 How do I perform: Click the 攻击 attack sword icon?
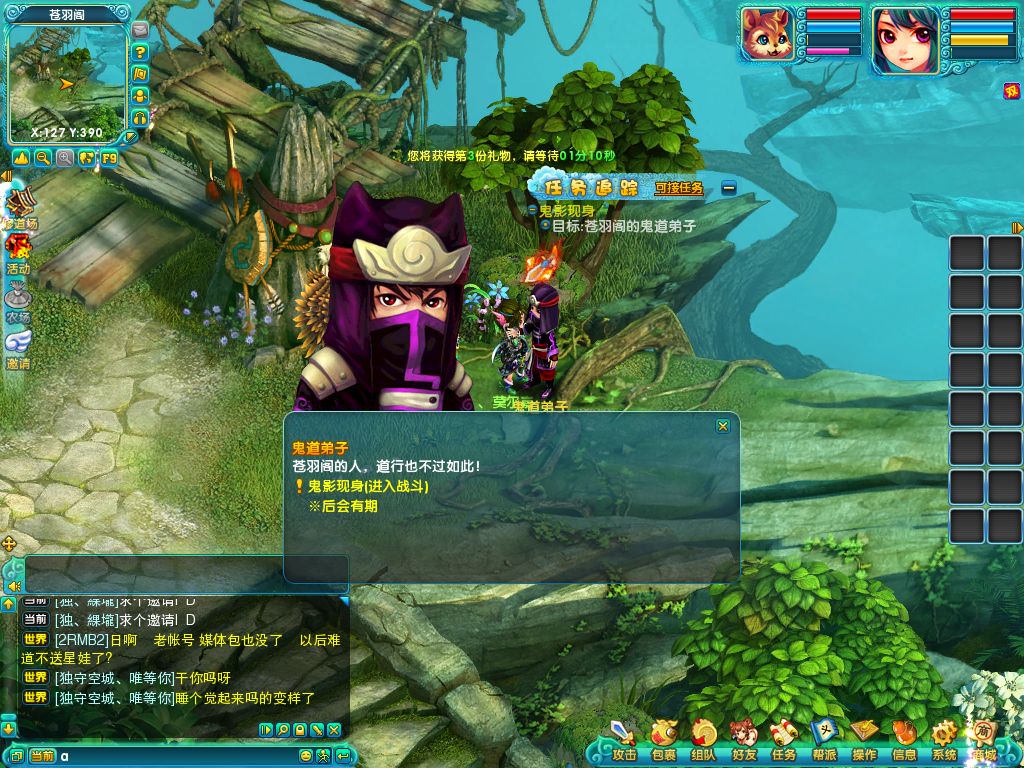coord(624,741)
